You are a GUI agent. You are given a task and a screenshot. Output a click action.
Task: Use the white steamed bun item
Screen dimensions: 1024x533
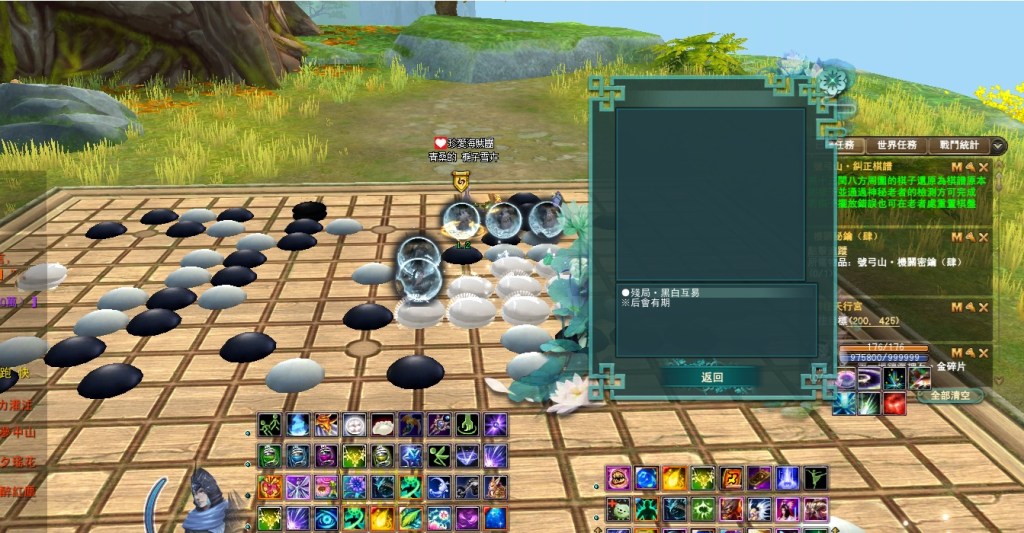355,425
